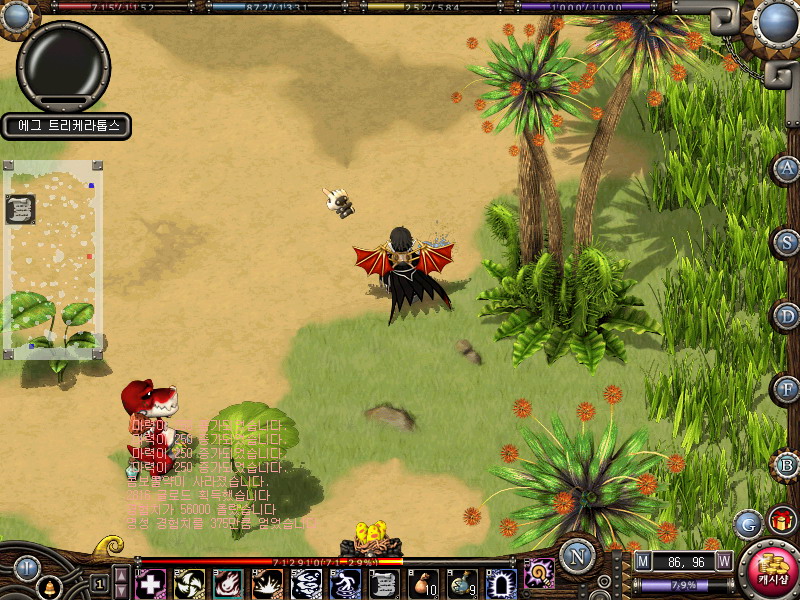The width and height of the screenshot is (800, 600).
Task: Open the 캐시샵 cash shop
Action: (x=769, y=568)
